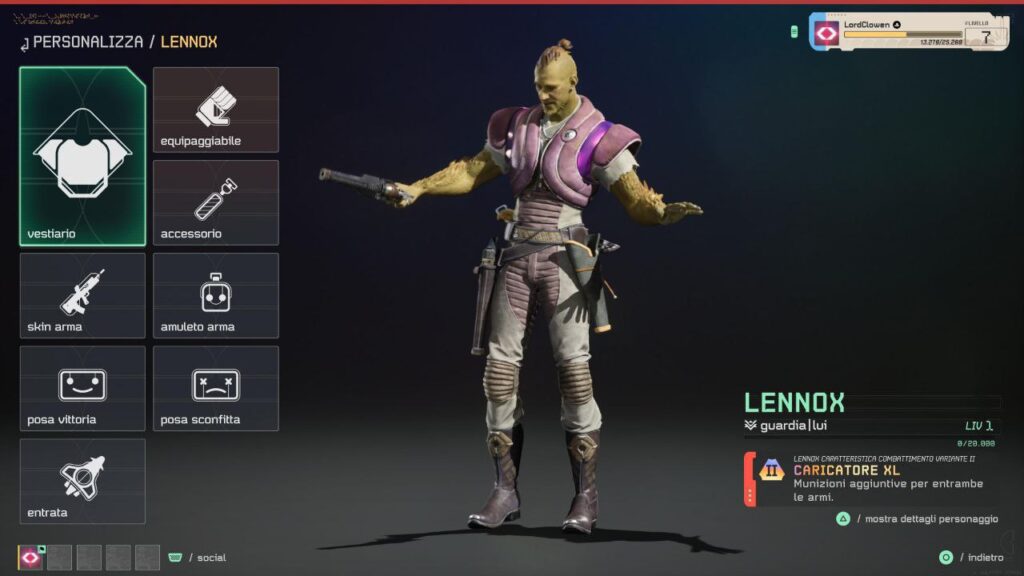Choose the entrata customization tile

click(x=82, y=481)
